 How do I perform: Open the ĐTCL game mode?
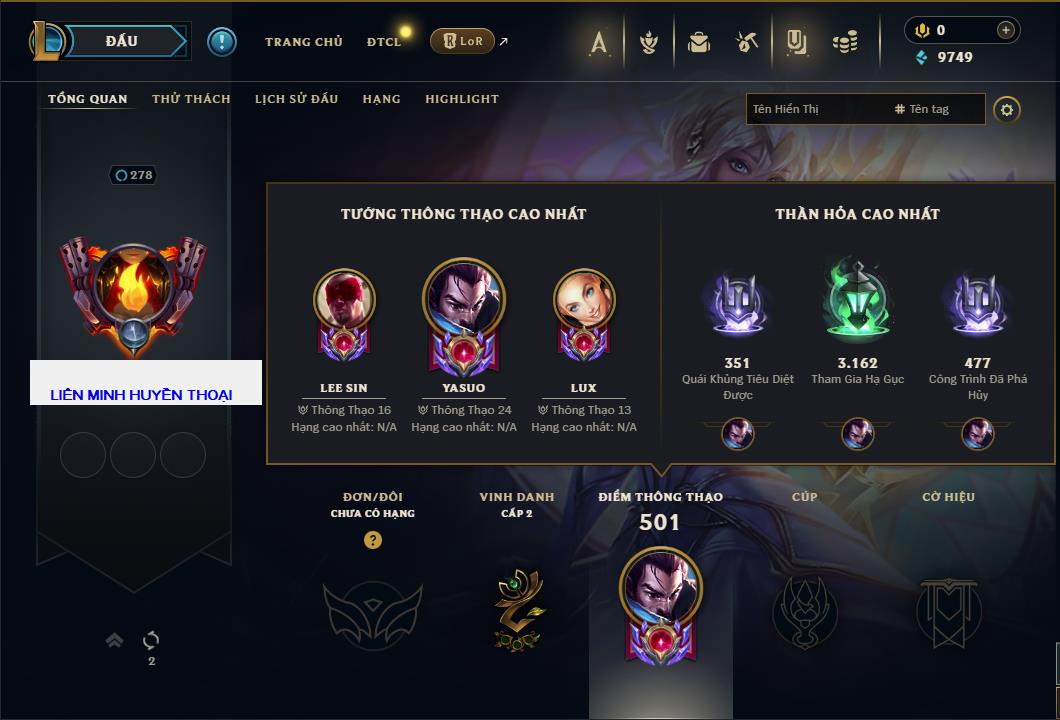click(384, 42)
